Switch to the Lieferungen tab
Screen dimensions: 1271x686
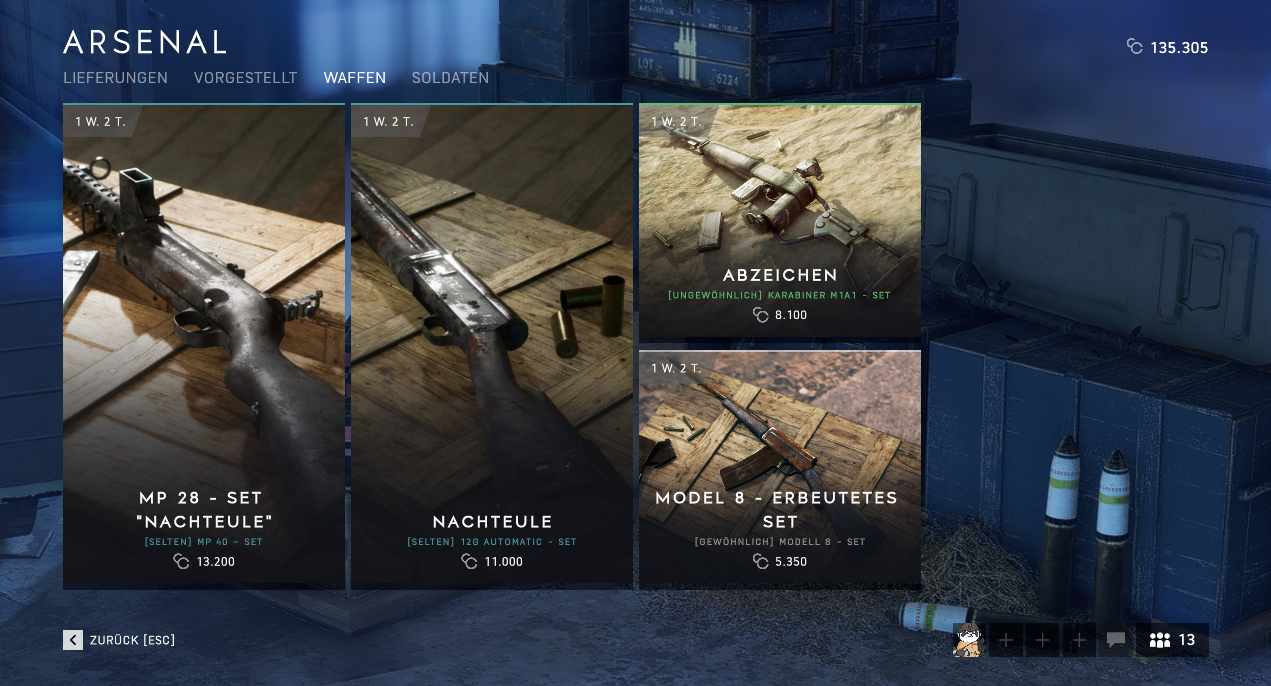(x=115, y=78)
